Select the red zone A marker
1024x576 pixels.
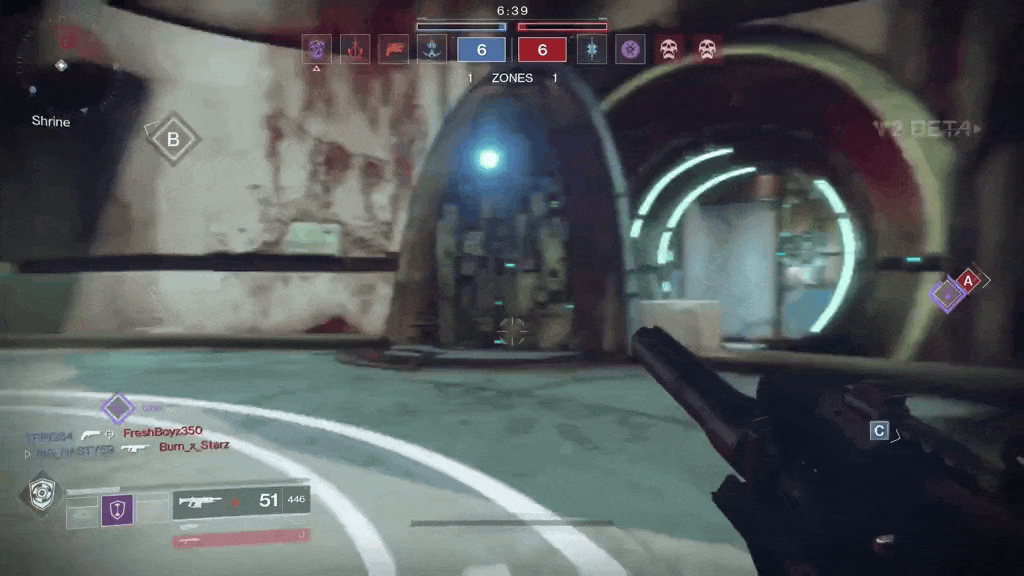[967, 282]
